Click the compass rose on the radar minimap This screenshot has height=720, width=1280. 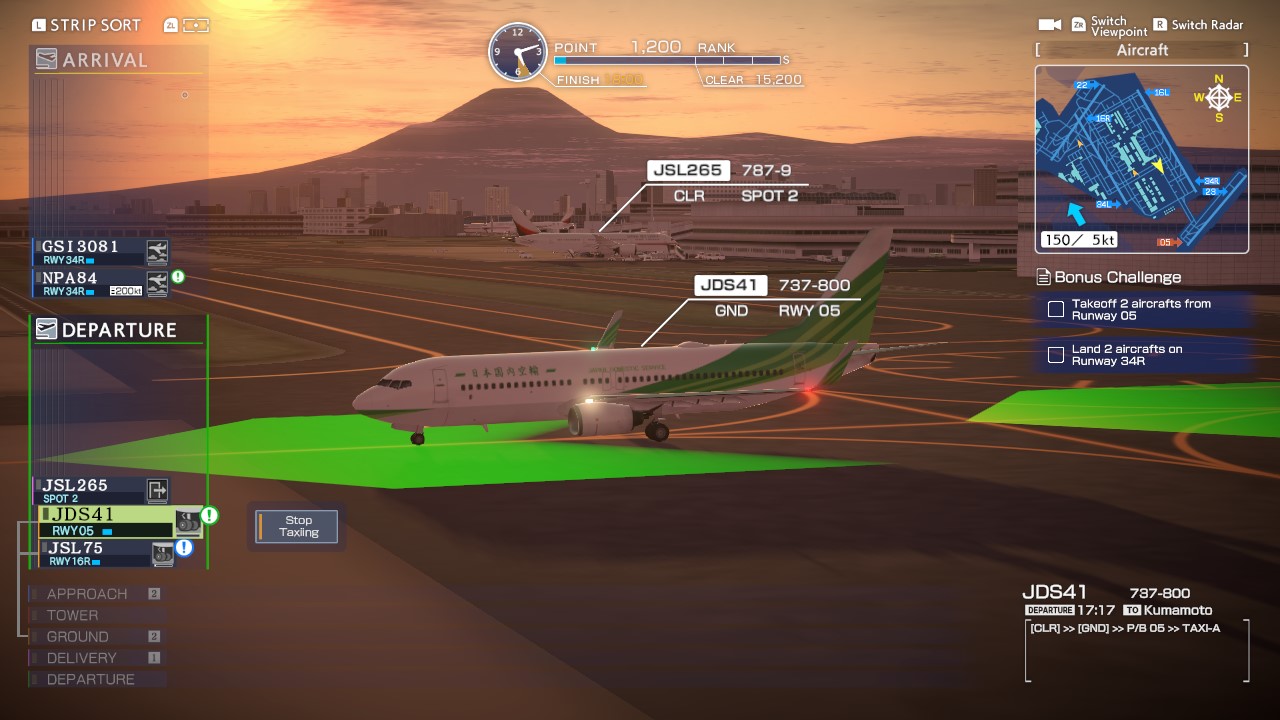(1218, 99)
